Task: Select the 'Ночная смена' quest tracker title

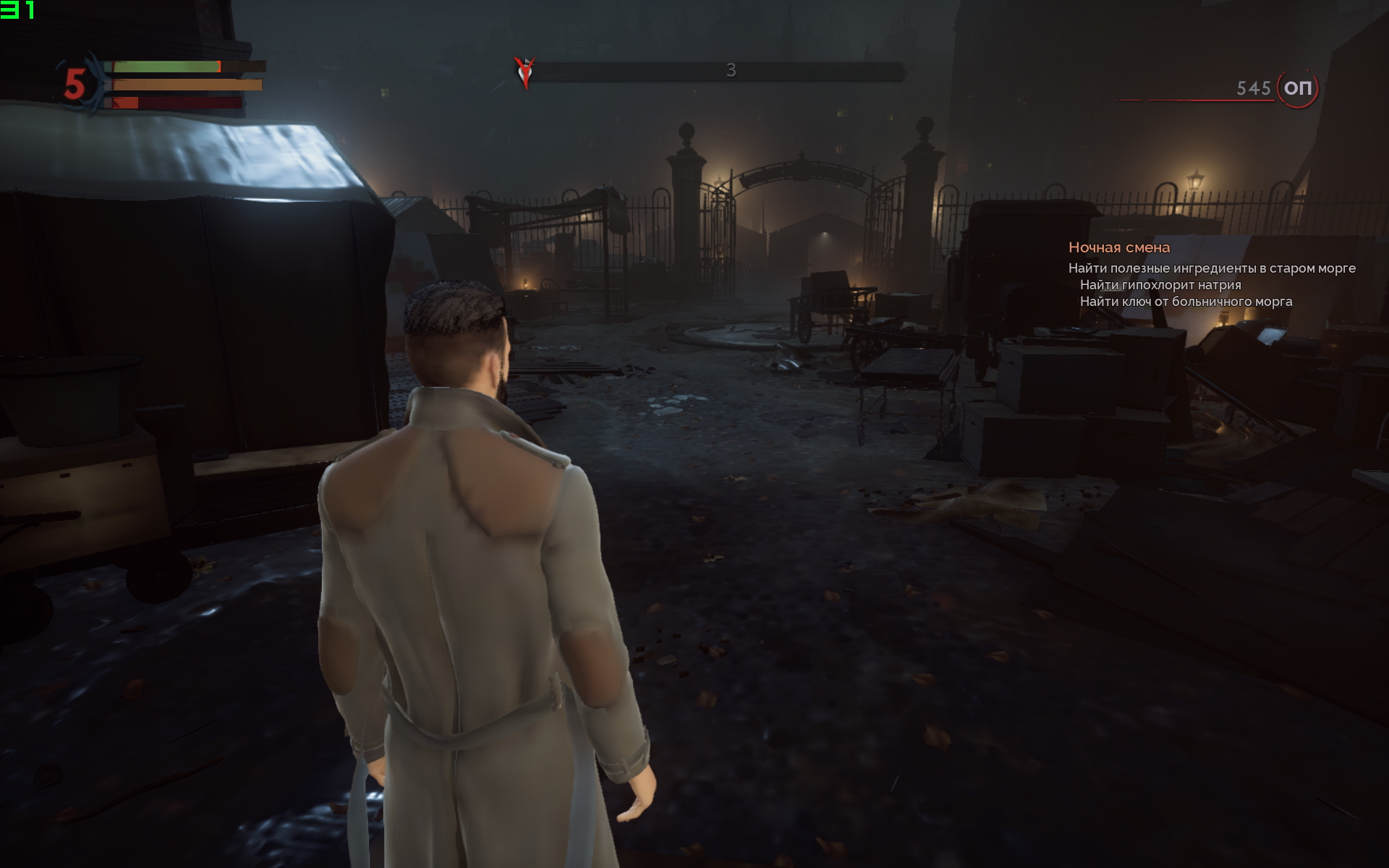Action: [1118, 247]
